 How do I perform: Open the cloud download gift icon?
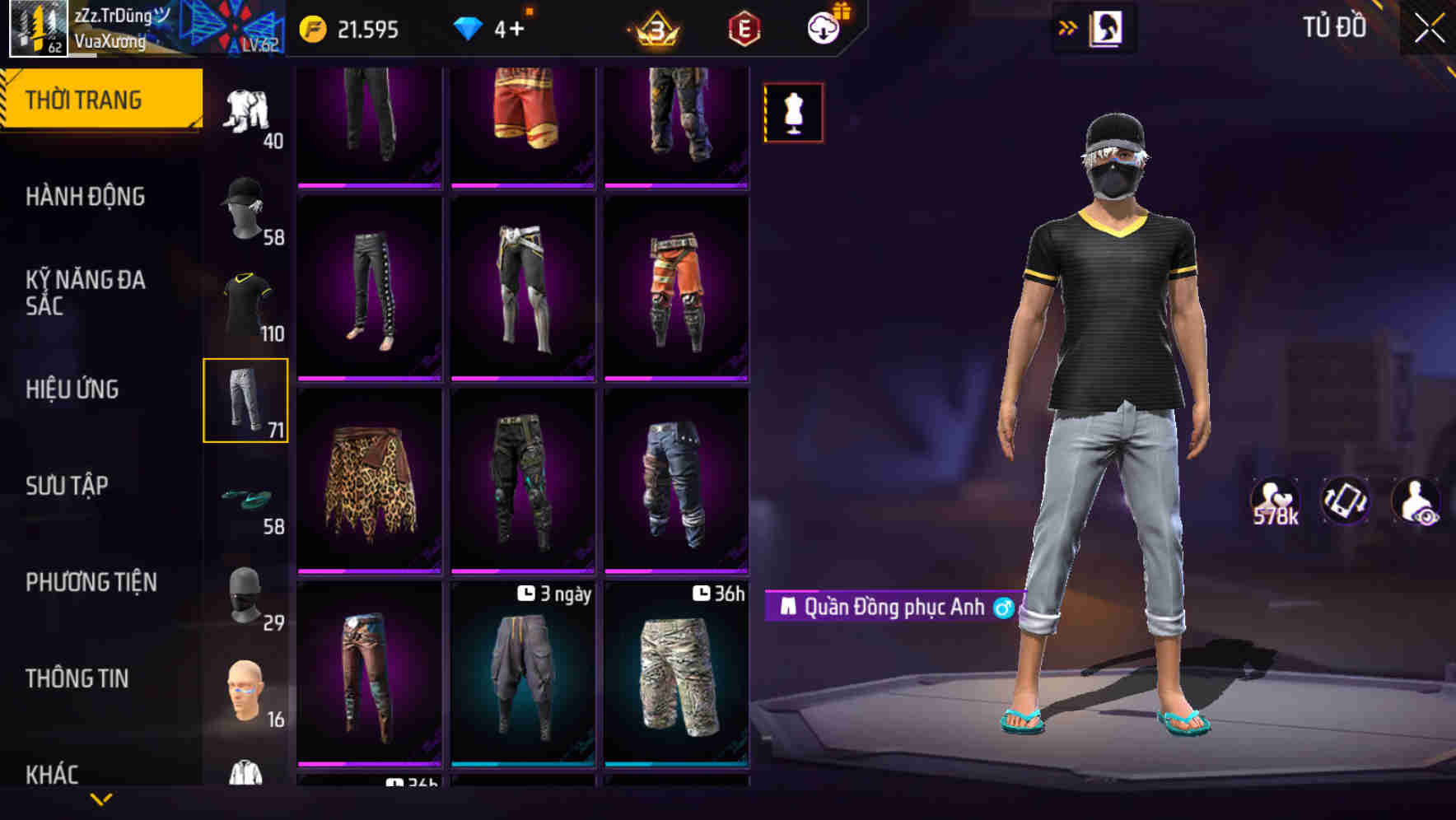[x=823, y=27]
